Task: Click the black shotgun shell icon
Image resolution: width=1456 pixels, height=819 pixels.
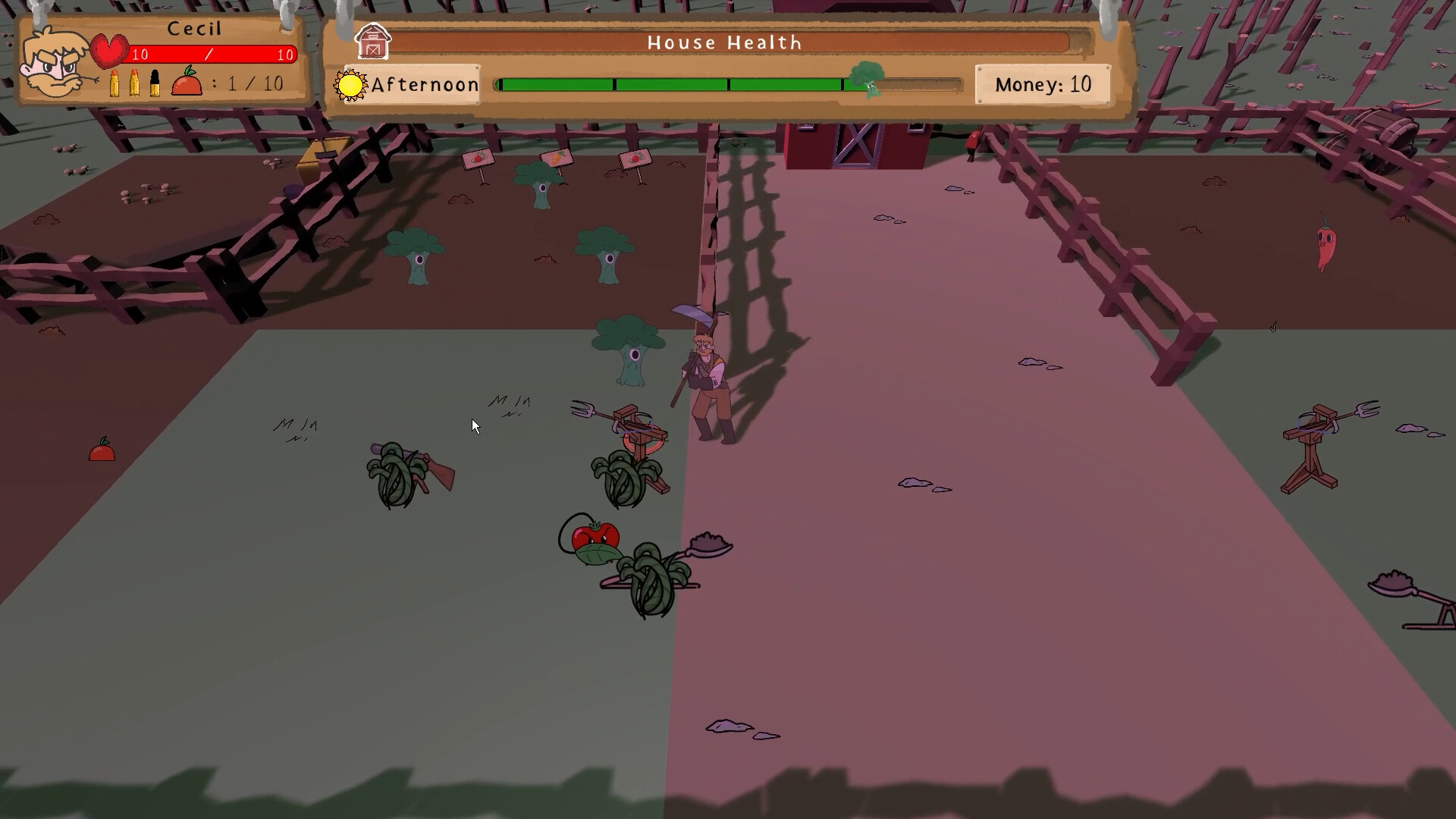Action: click(x=155, y=82)
